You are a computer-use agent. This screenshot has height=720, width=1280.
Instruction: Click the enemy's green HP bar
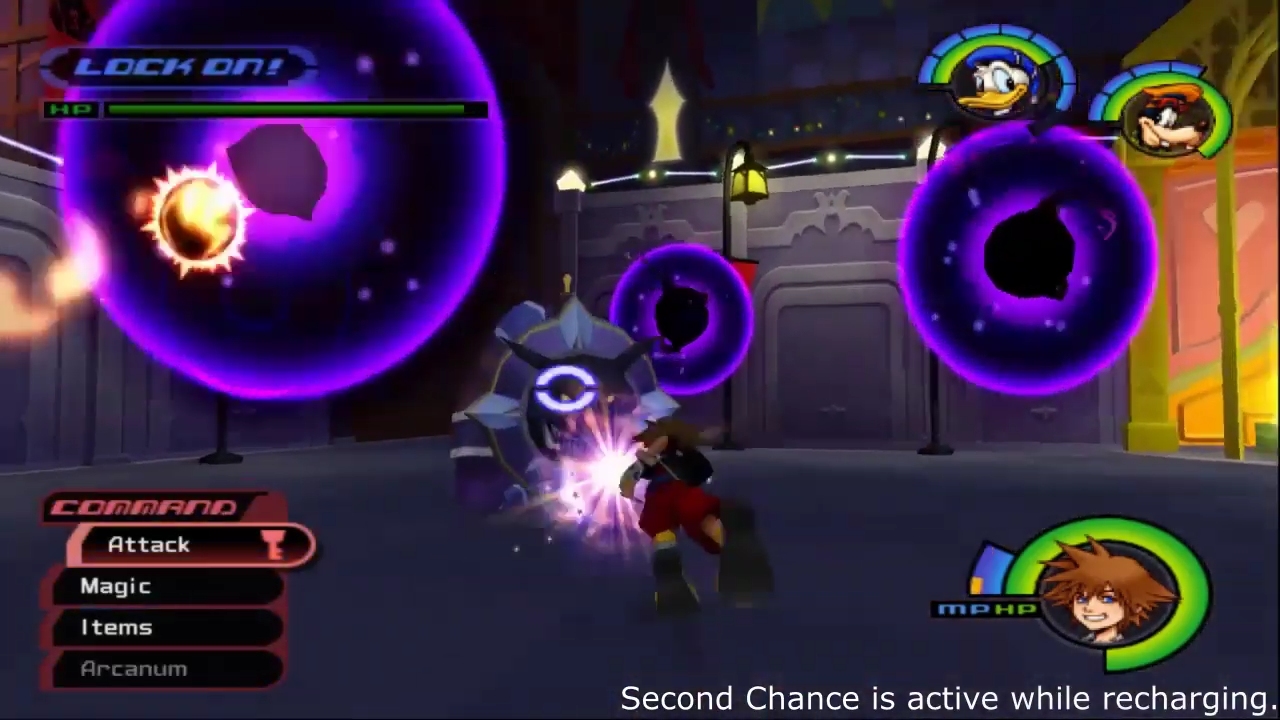(290, 110)
